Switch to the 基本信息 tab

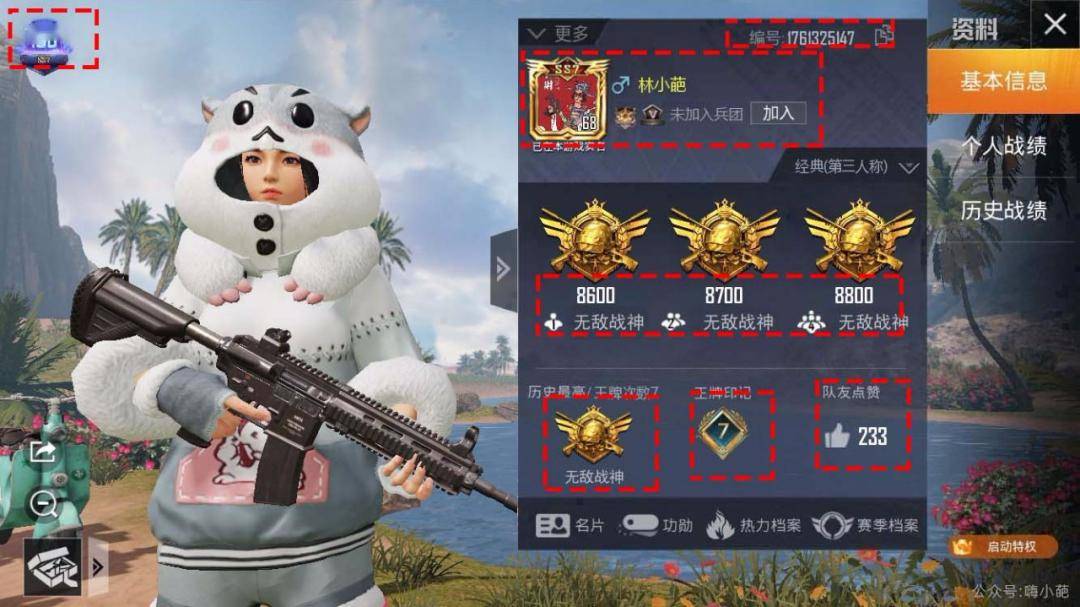pyautogui.click(x=1003, y=81)
